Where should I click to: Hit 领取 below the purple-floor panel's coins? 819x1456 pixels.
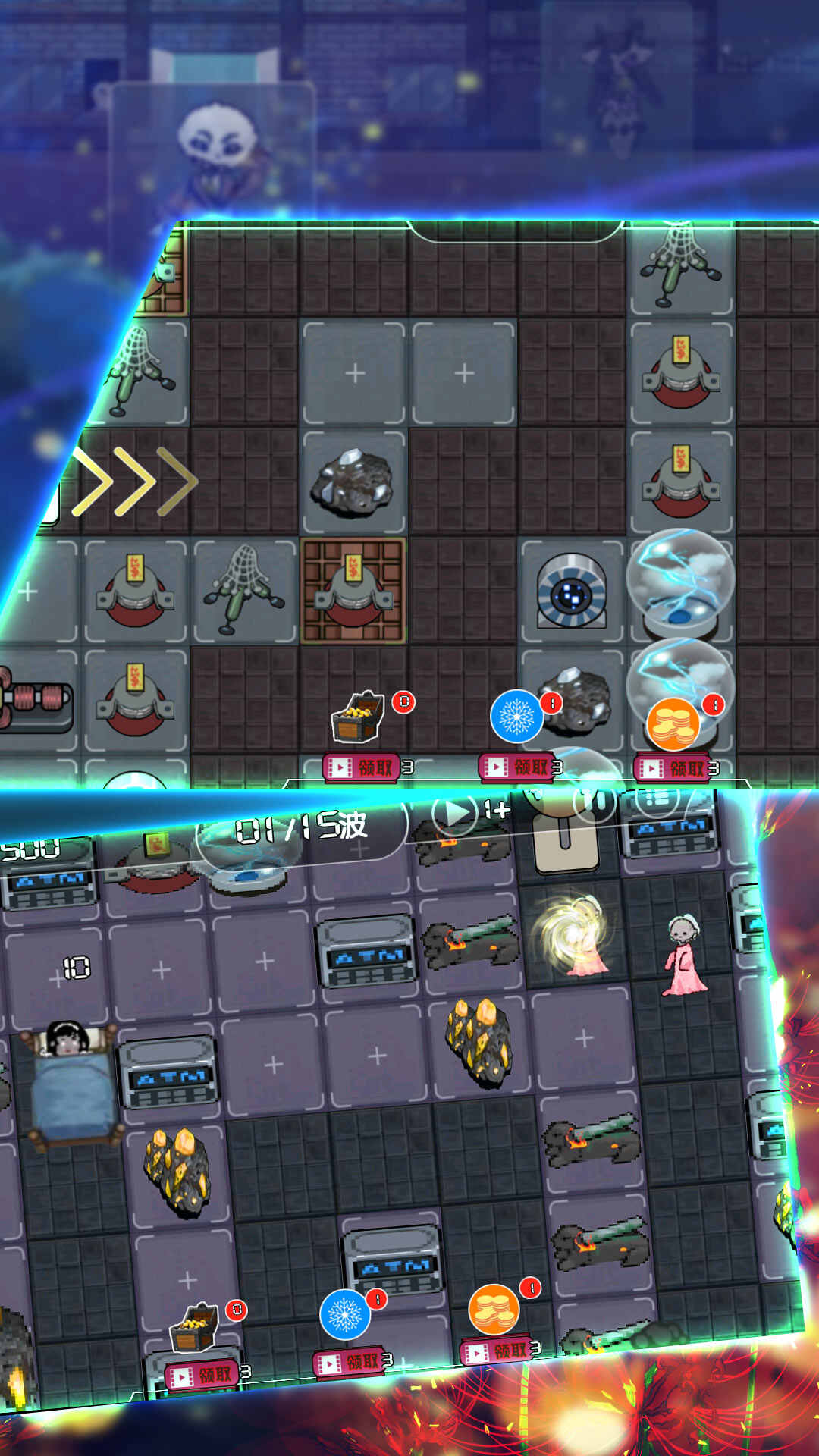tap(500, 1350)
